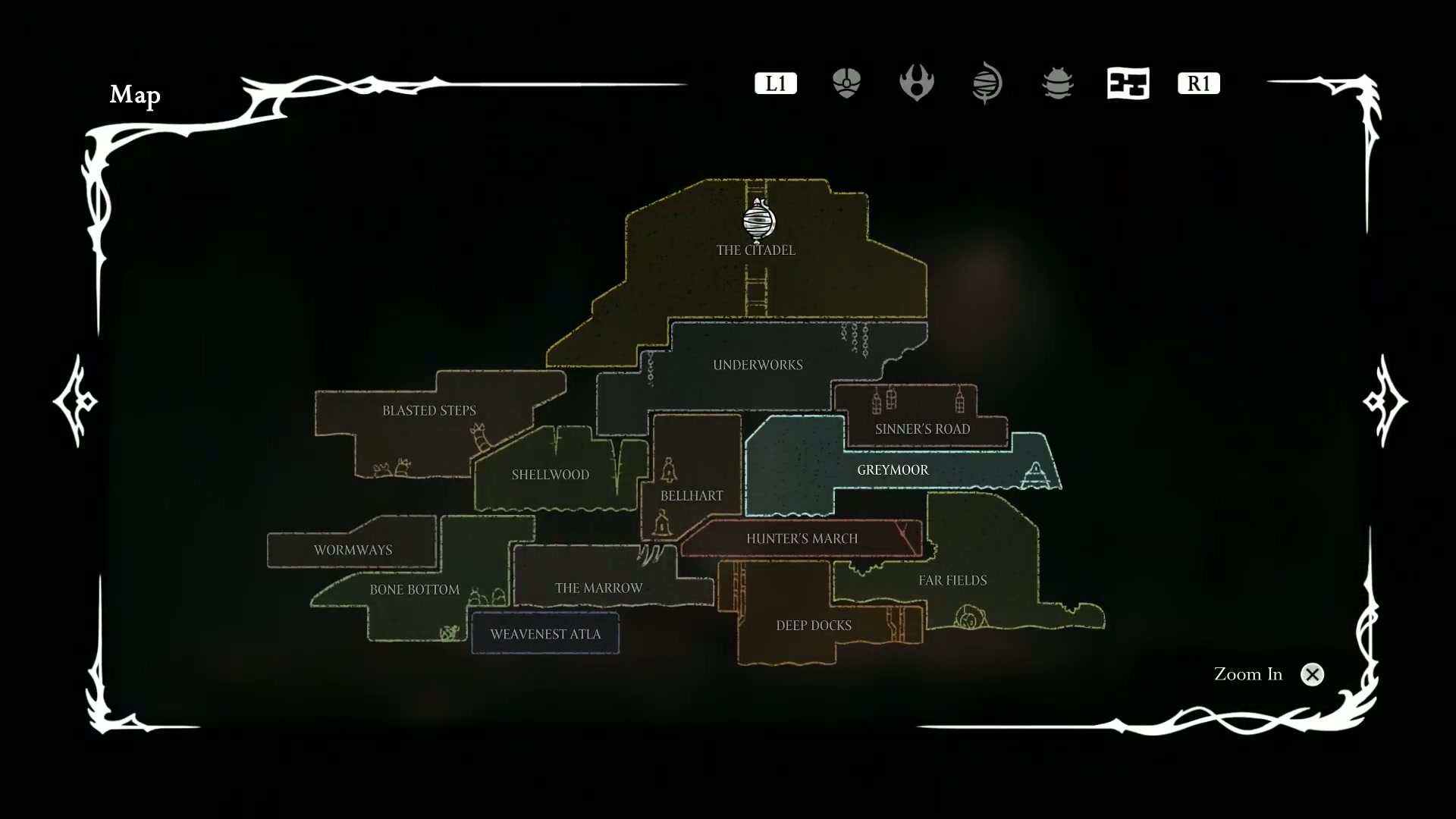Choose the Sinner's Road region
Image resolution: width=1456 pixels, height=819 pixels.
[922, 429]
